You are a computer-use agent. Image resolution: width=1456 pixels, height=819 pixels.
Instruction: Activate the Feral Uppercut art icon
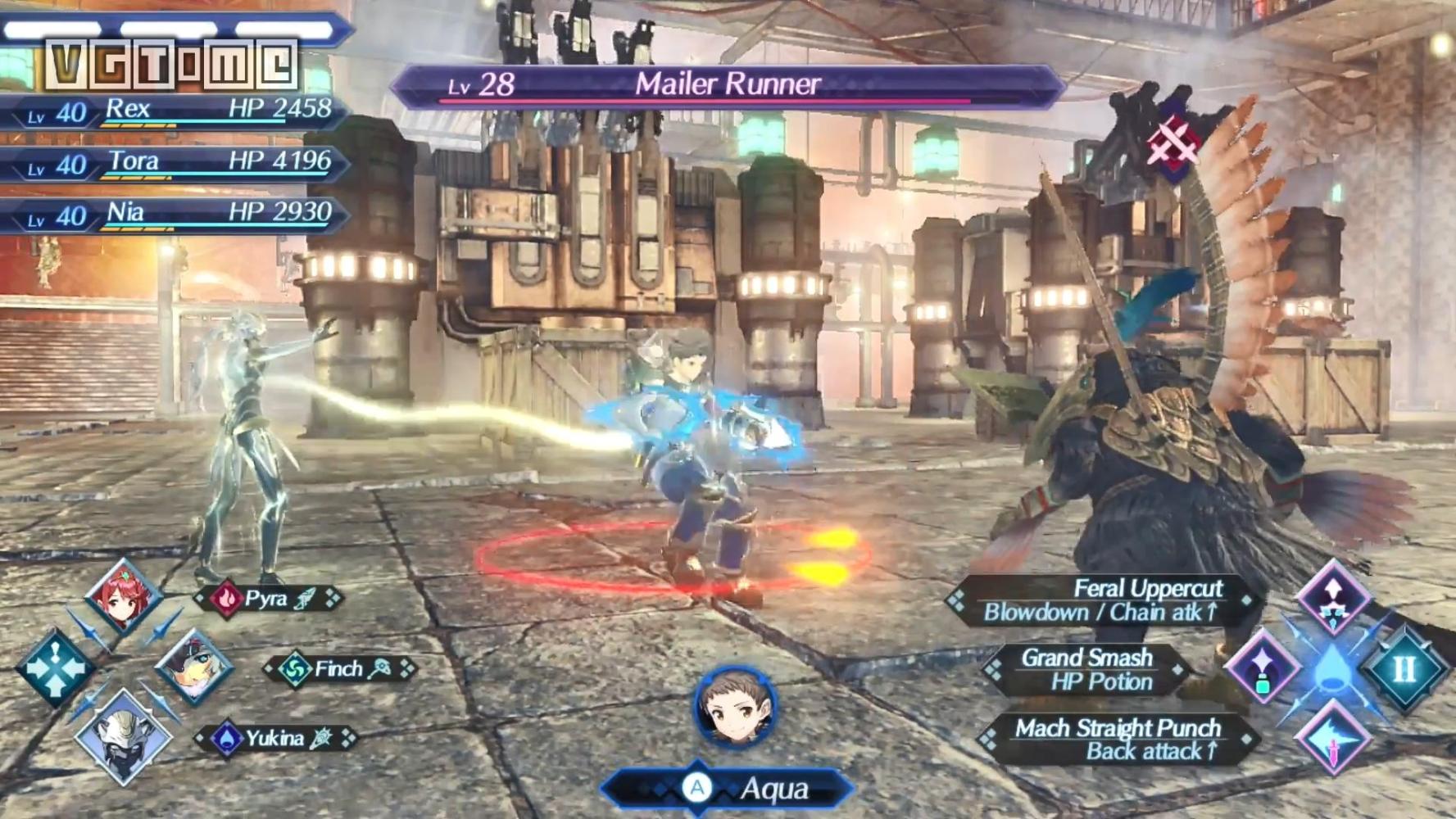point(1333,598)
